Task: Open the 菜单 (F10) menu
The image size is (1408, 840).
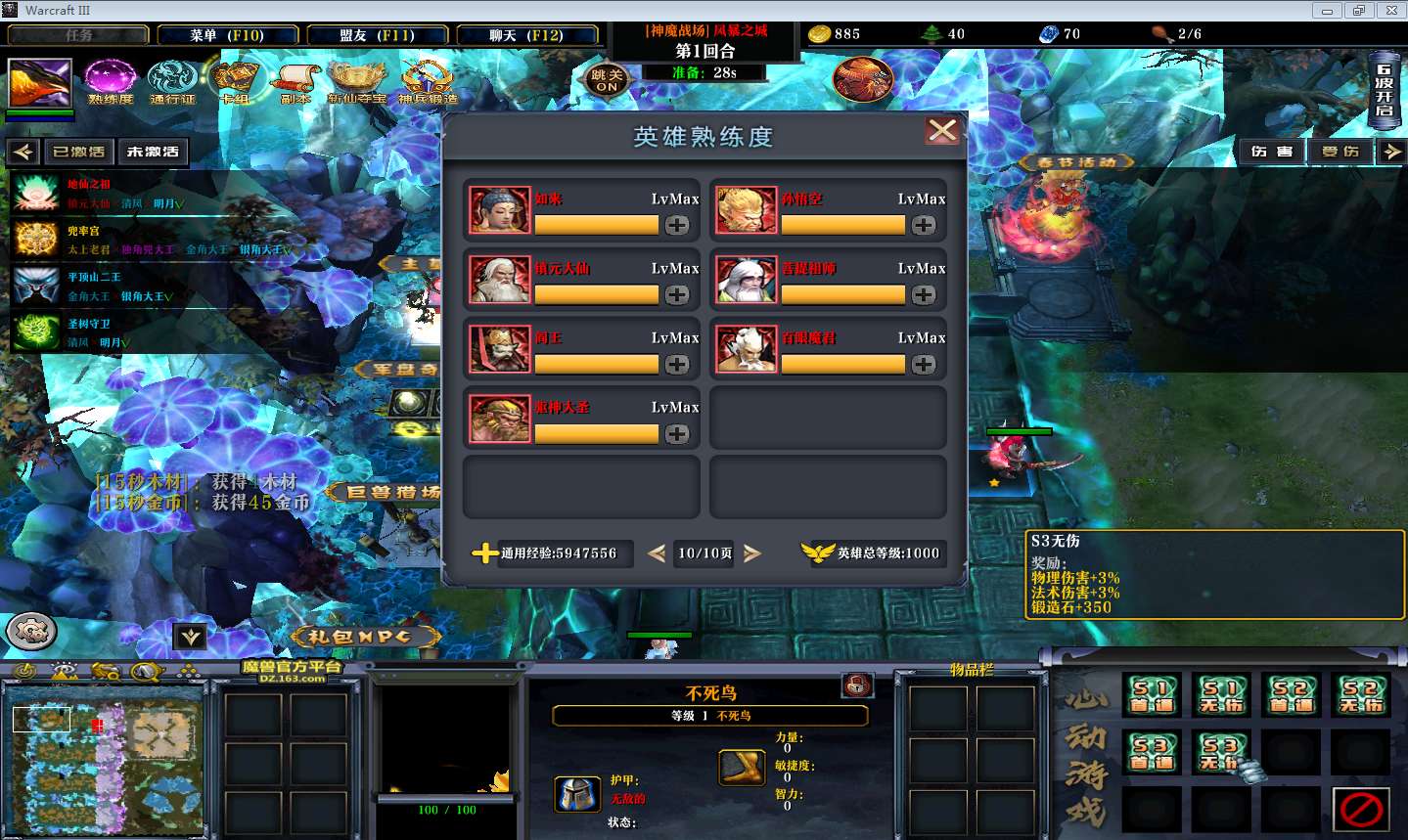Action: (x=227, y=35)
